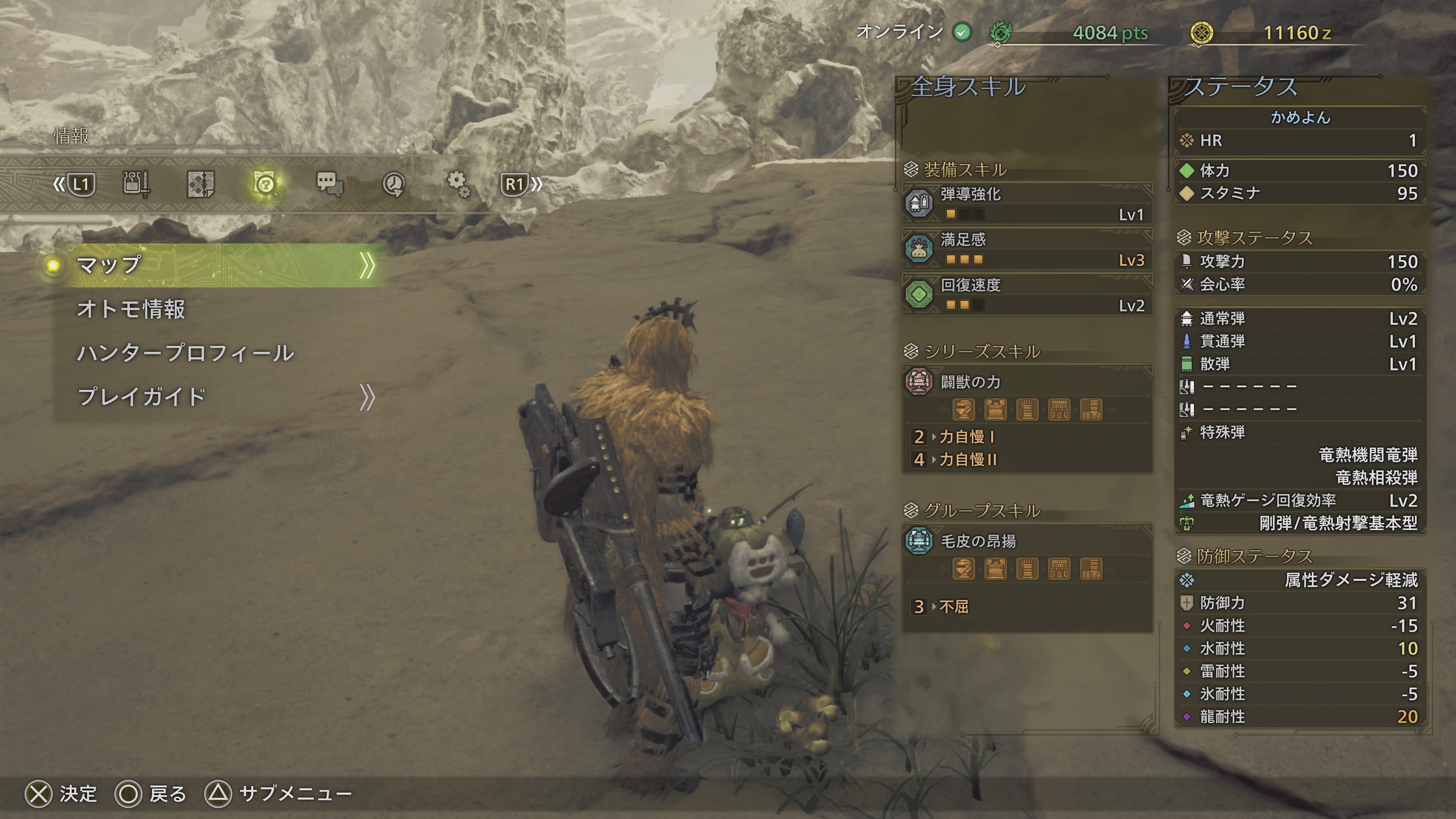Open the gears system settings tab
The height and width of the screenshot is (819, 1456).
(458, 184)
